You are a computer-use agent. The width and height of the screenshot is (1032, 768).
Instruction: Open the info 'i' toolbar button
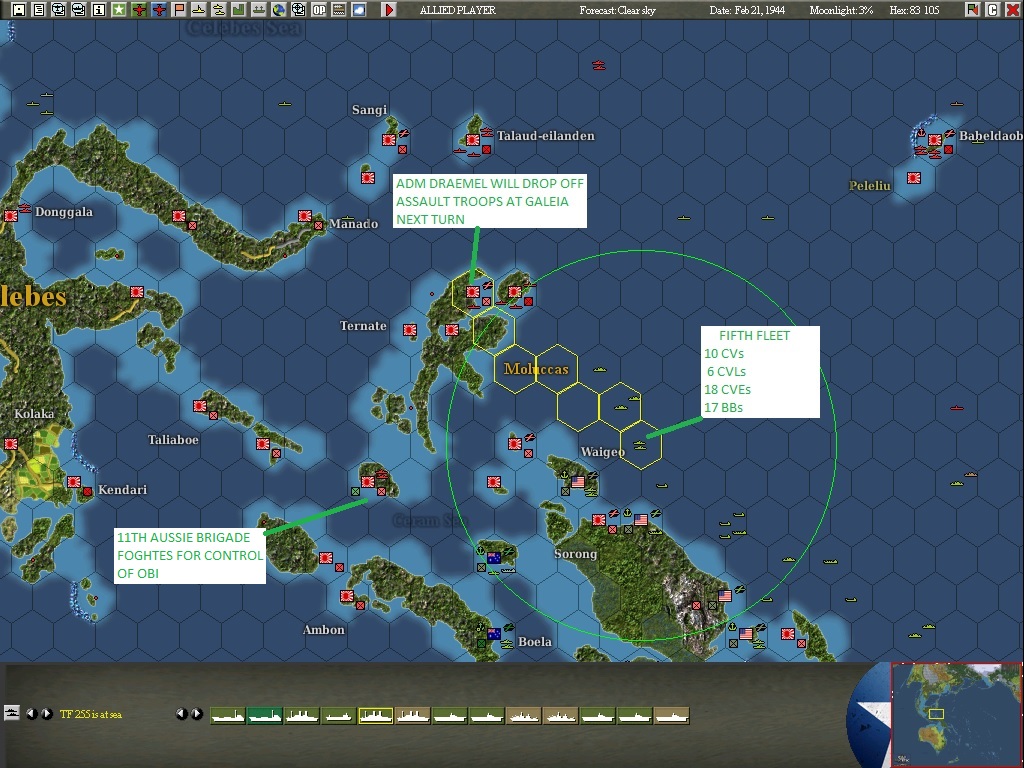98,10
